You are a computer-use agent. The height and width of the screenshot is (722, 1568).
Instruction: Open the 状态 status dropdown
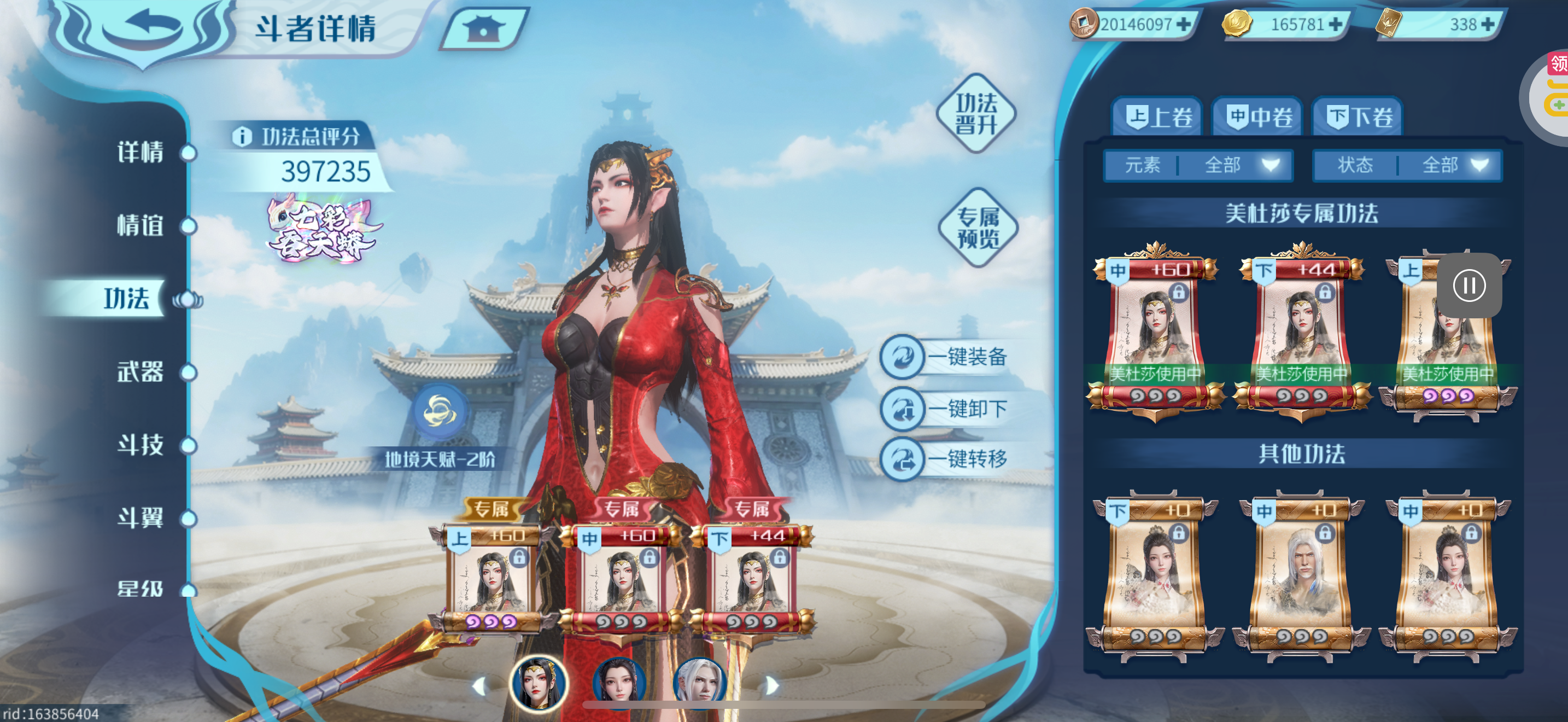1407,165
